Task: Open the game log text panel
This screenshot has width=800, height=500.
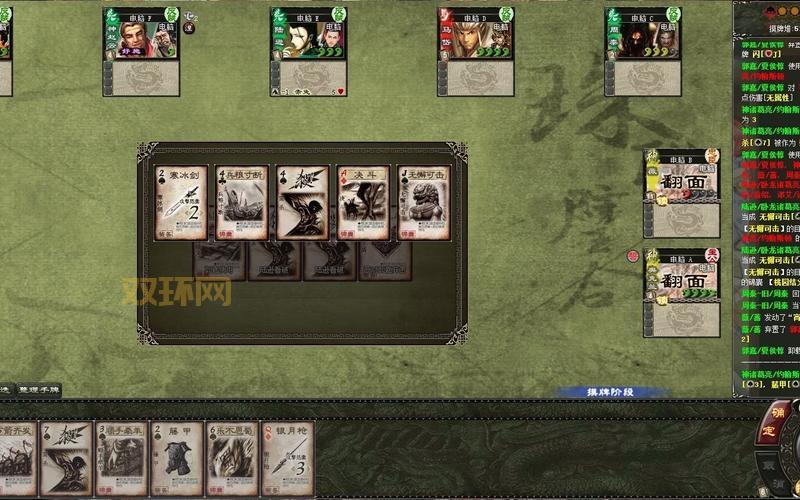Action: pyautogui.click(x=769, y=200)
